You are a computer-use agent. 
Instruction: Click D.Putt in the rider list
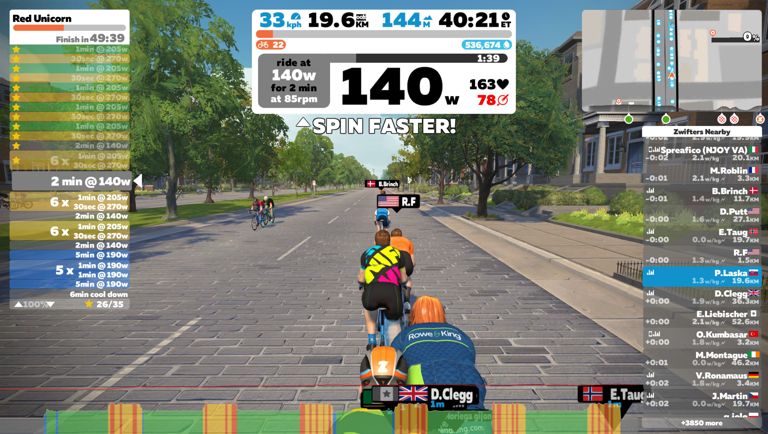click(x=702, y=216)
